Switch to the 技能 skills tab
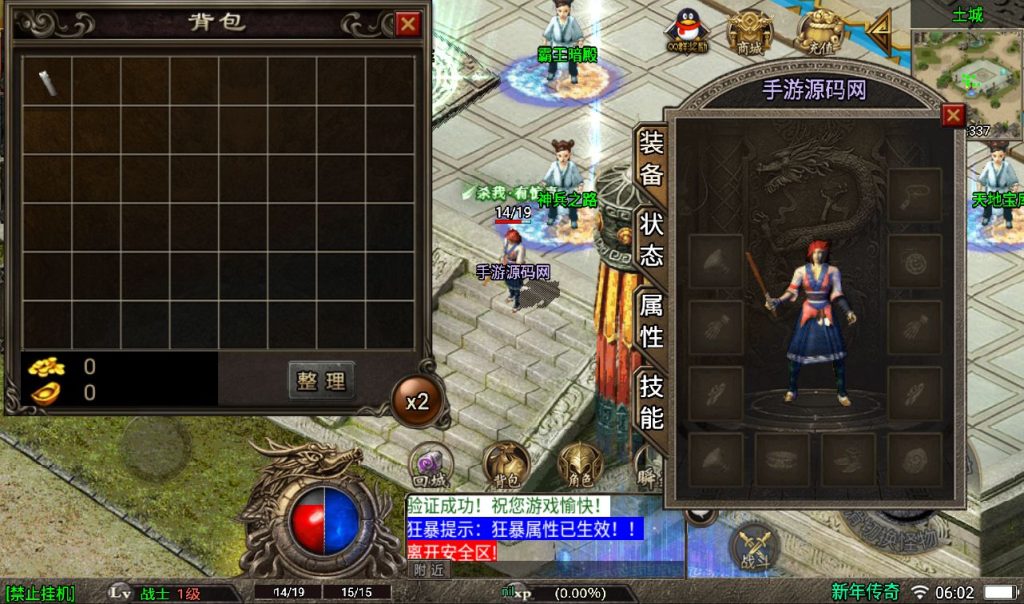1024x604 pixels. coord(651,400)
